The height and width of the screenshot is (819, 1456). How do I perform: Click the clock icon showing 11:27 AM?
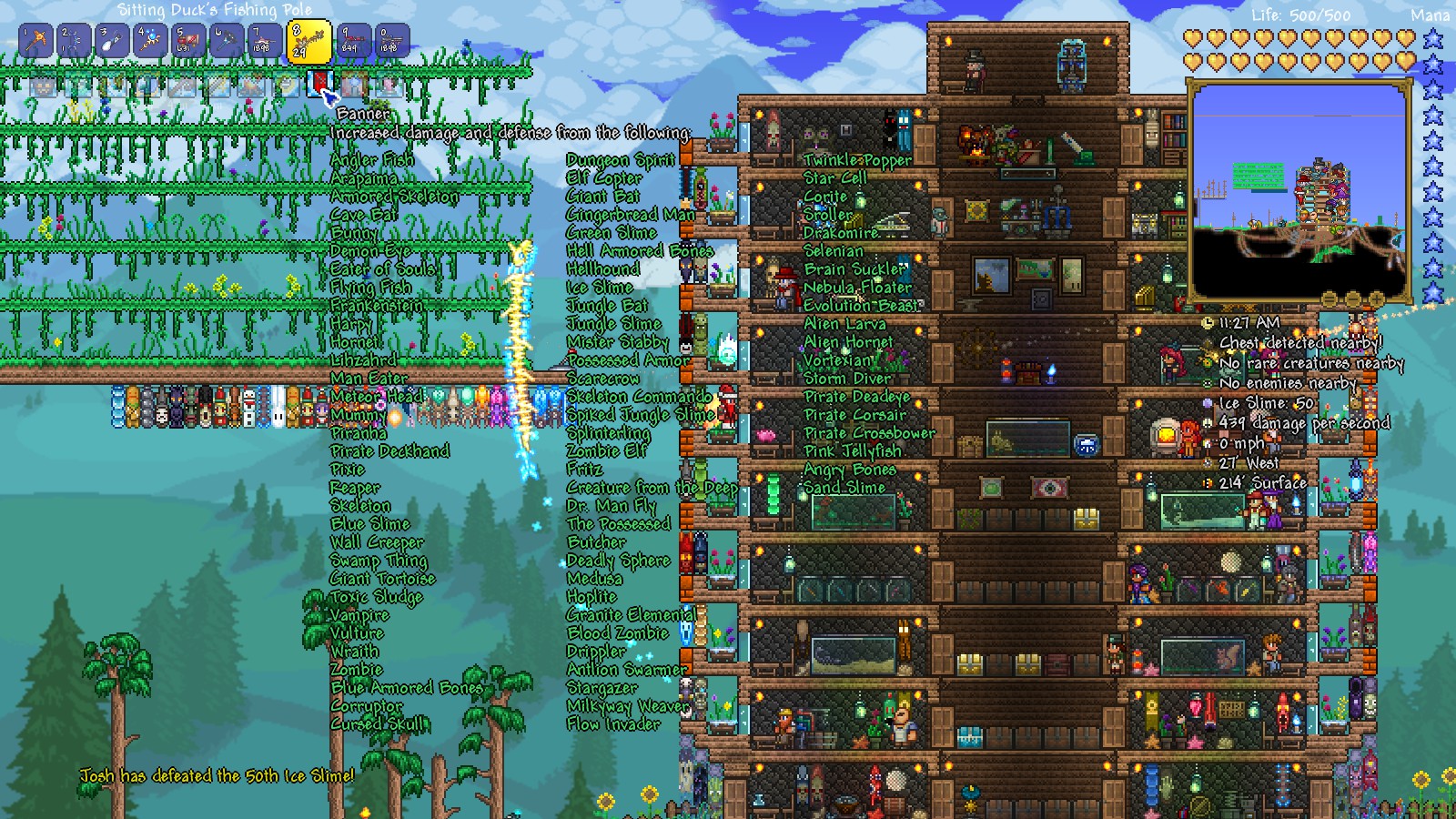coord(1208,324)
